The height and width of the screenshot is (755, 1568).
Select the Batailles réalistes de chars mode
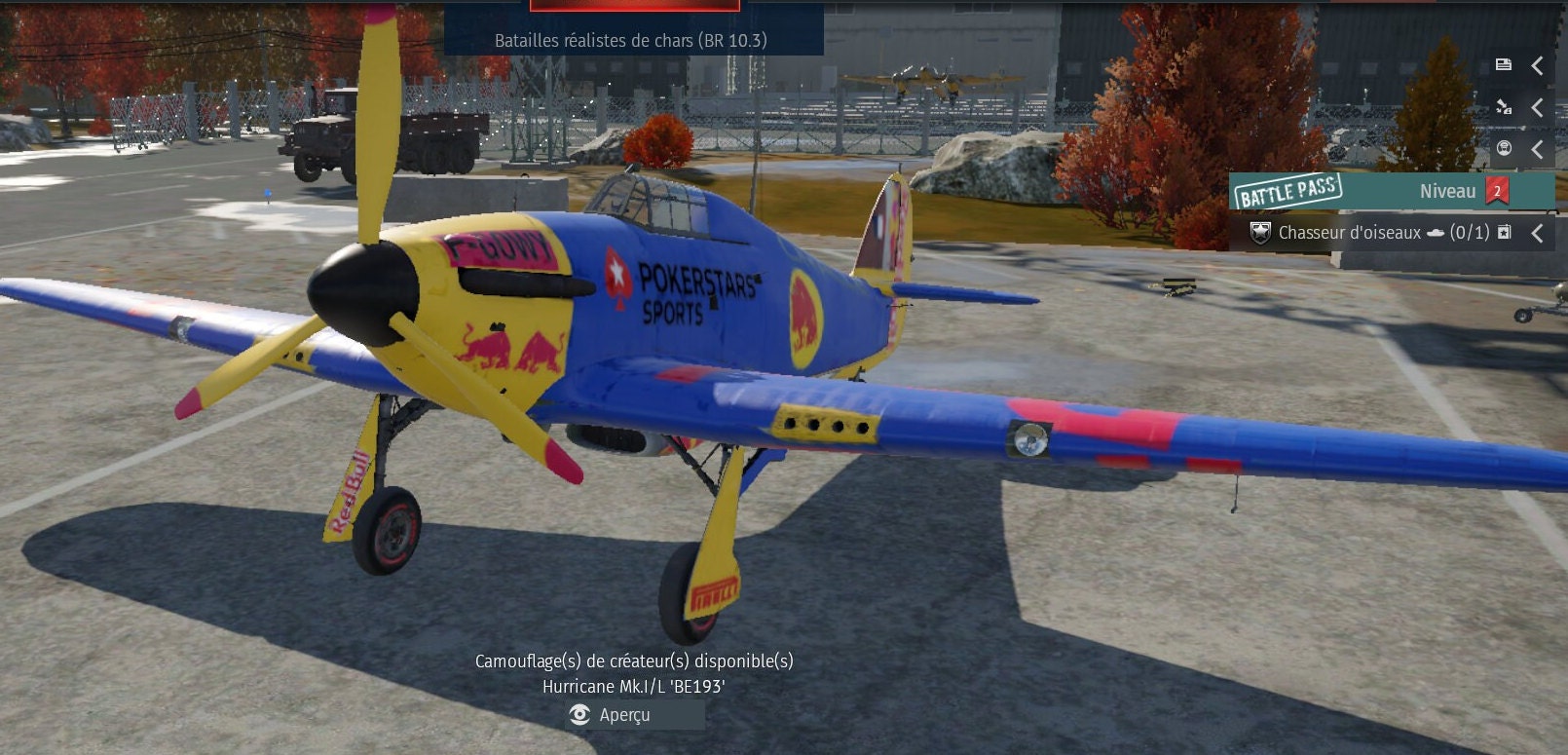pyautogui.click(x=630, y=41)
